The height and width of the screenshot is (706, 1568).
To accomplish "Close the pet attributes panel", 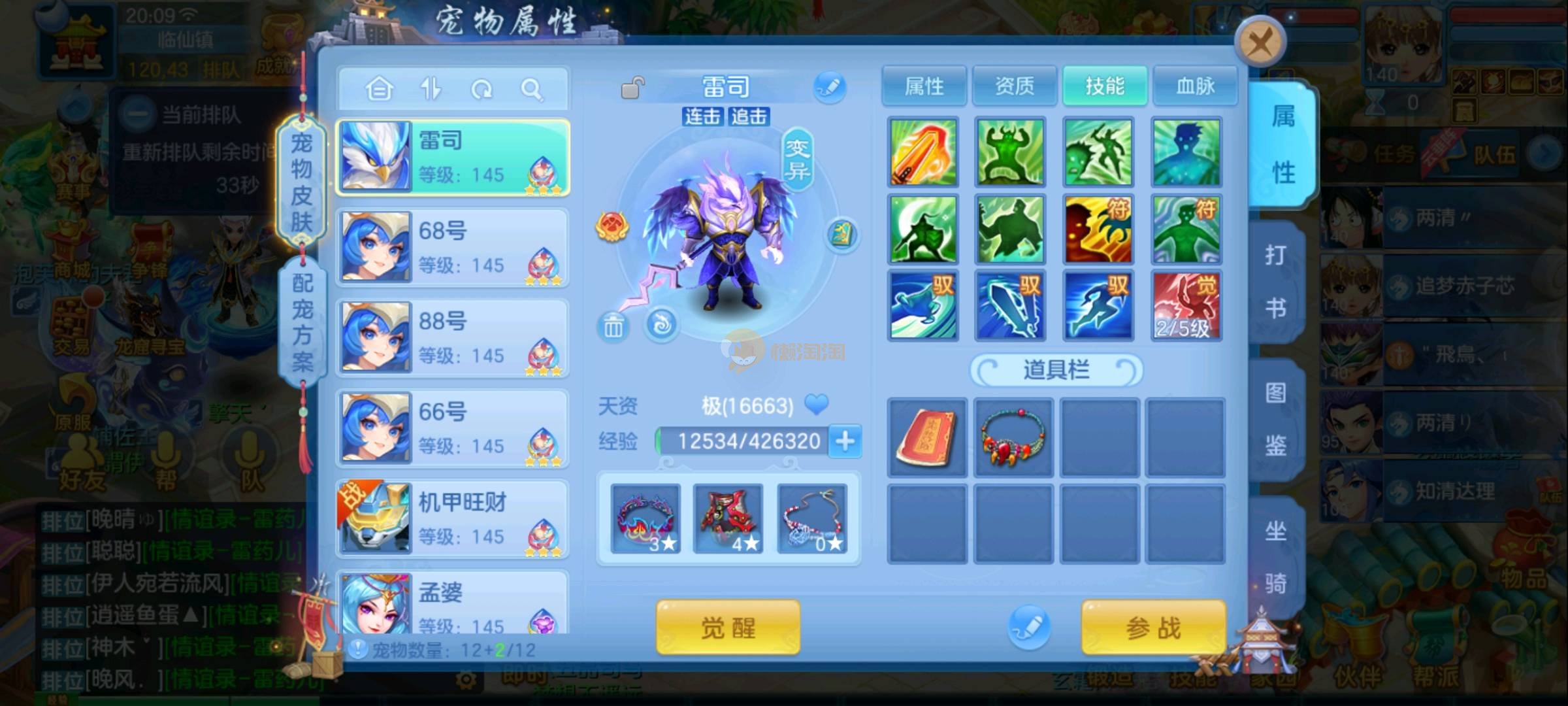I will pyautogui.click(x=1260, y=43).
